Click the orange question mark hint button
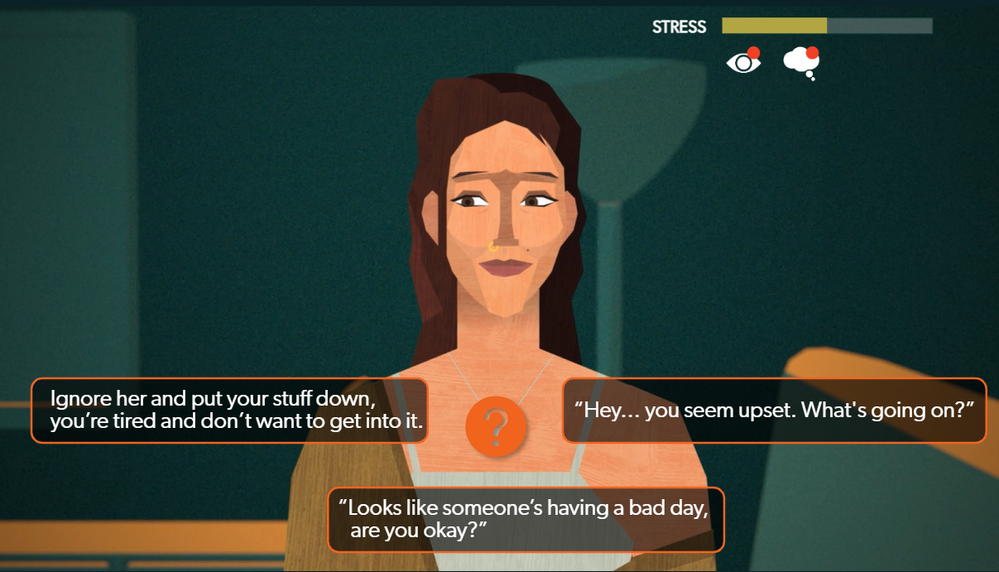 [495, 426]
